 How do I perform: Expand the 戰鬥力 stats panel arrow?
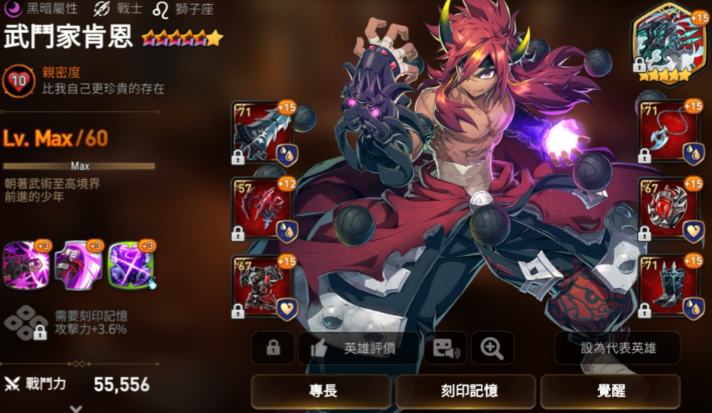tap(75, 407)
